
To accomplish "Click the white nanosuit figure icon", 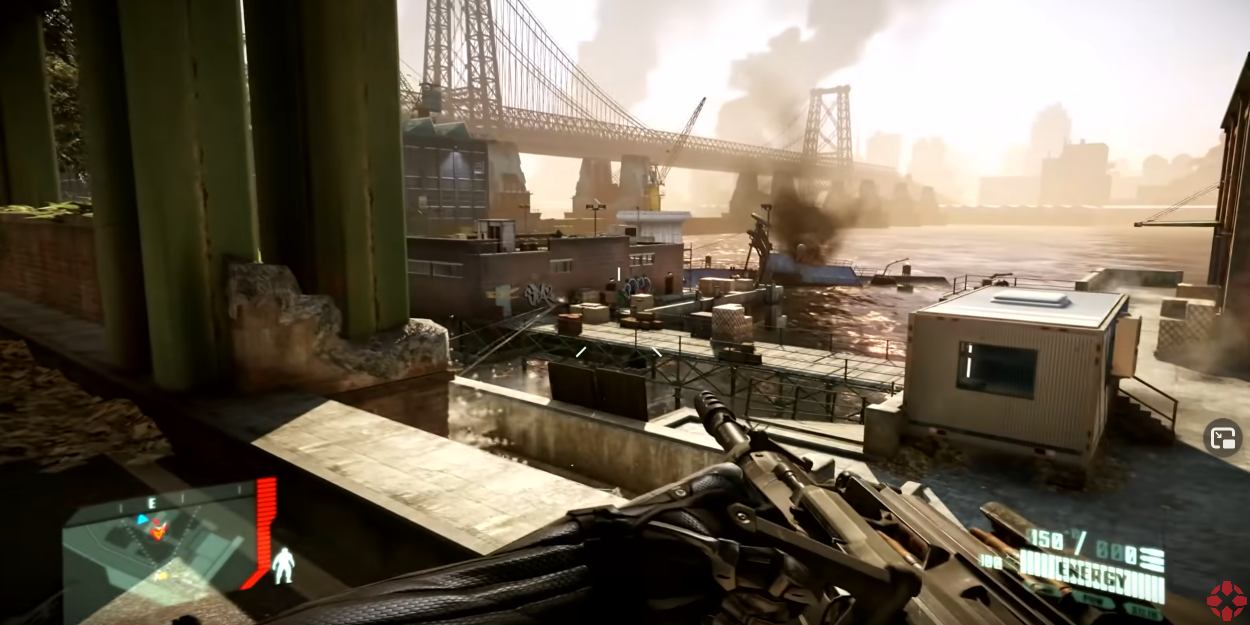I will click(282, 565).
